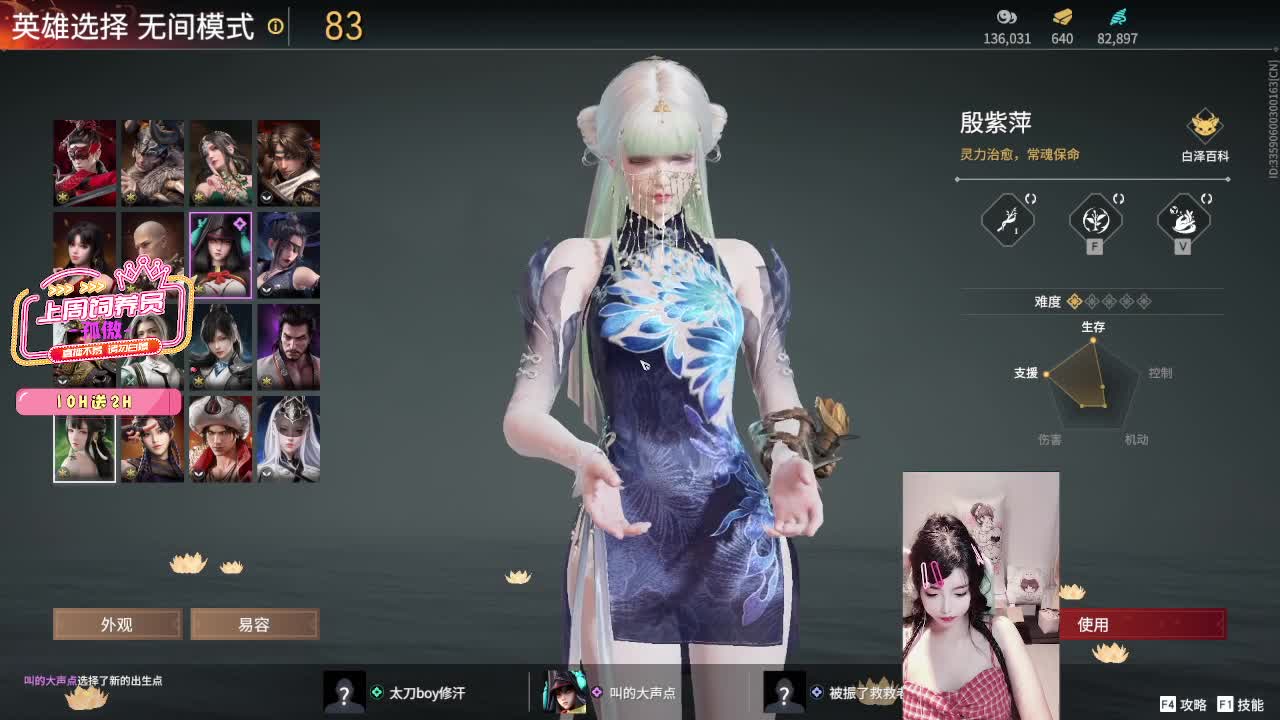Select 殷紫萍's first branch skill icon
Image resolution: width=1280 pixels, height=720 pixels.
tap(1006, 222)
